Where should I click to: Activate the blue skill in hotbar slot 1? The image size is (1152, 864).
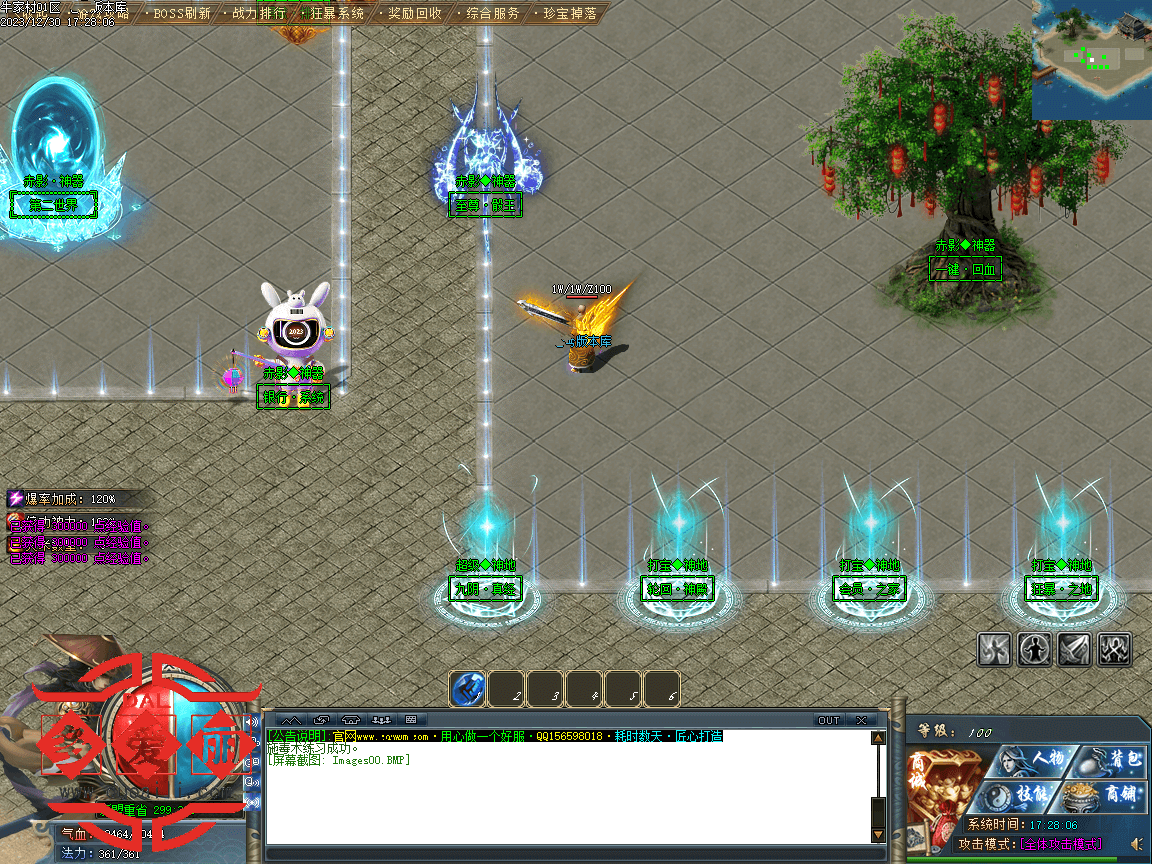[468, 689]
